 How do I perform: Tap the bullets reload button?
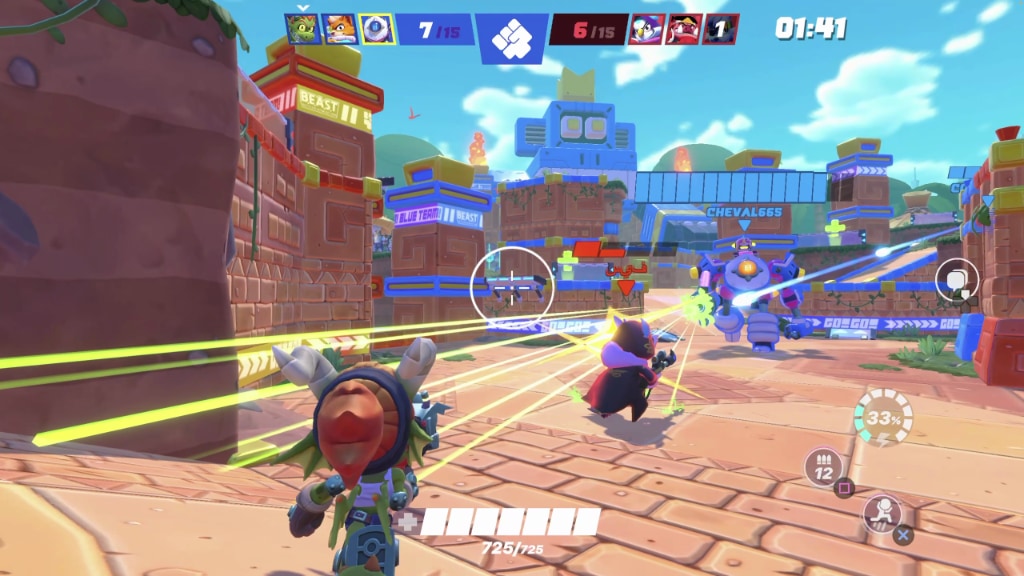pos(825,466)
